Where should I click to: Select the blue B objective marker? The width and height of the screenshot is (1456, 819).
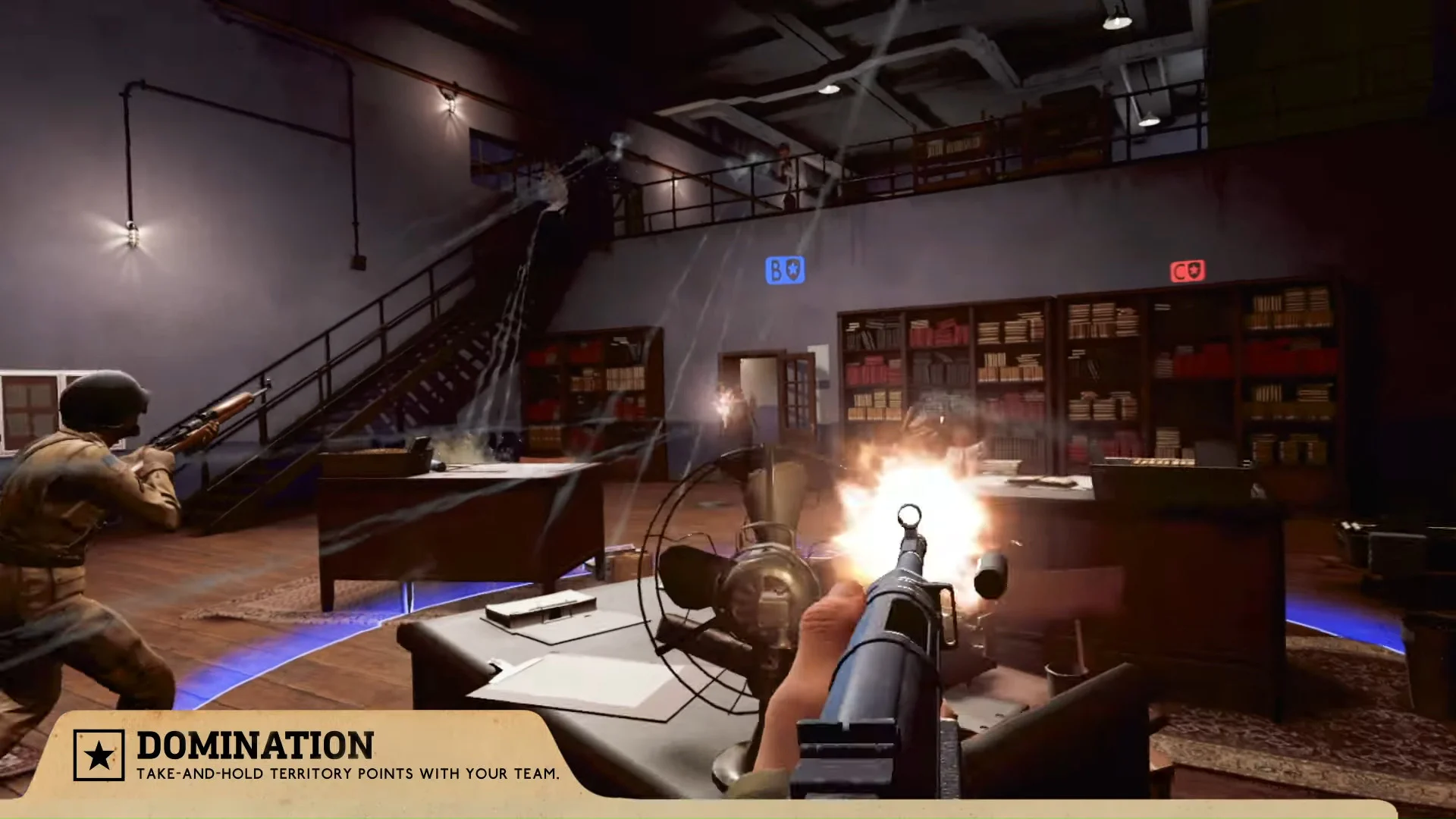[x=785, y=270]
